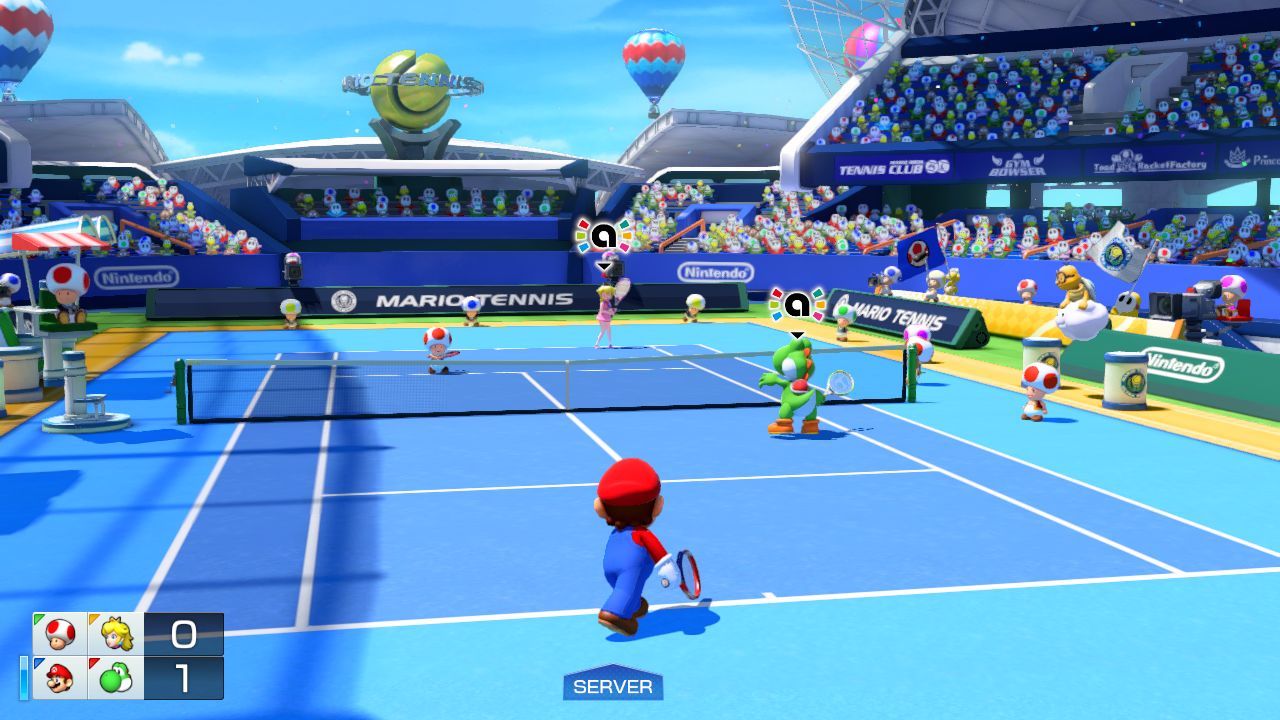Screen dimensions: 1280x720
Task: Click Mario's portrait on the scoreboard
Action: (x=60, y=678)
